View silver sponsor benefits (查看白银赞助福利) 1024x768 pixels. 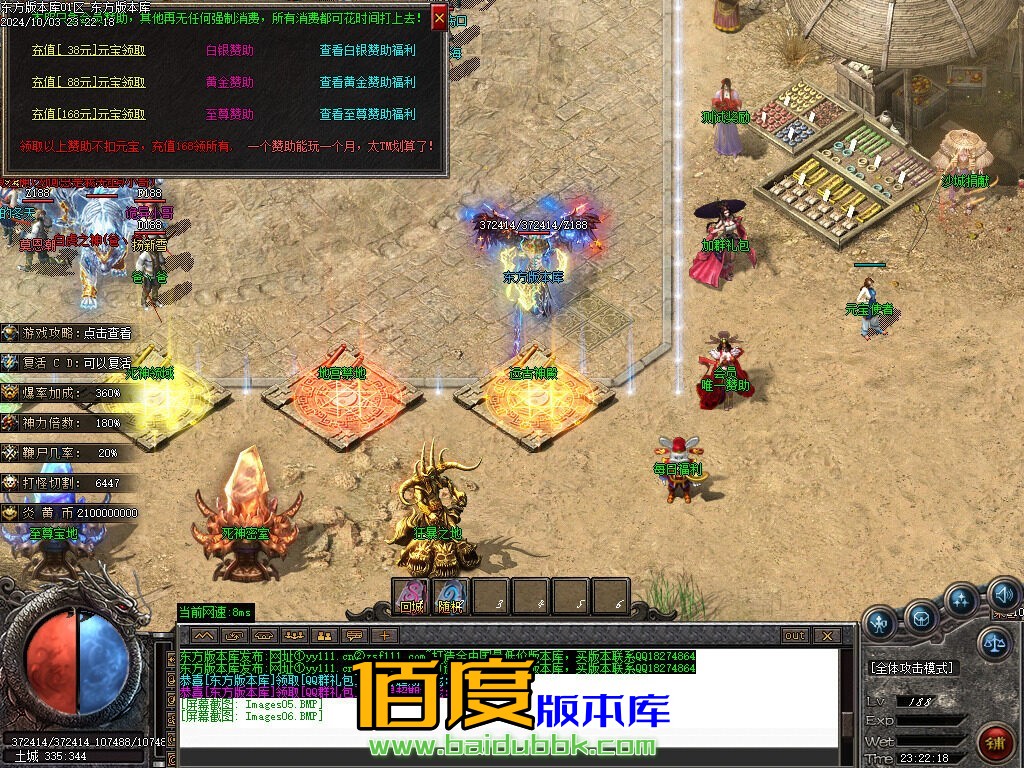[367, 50]
